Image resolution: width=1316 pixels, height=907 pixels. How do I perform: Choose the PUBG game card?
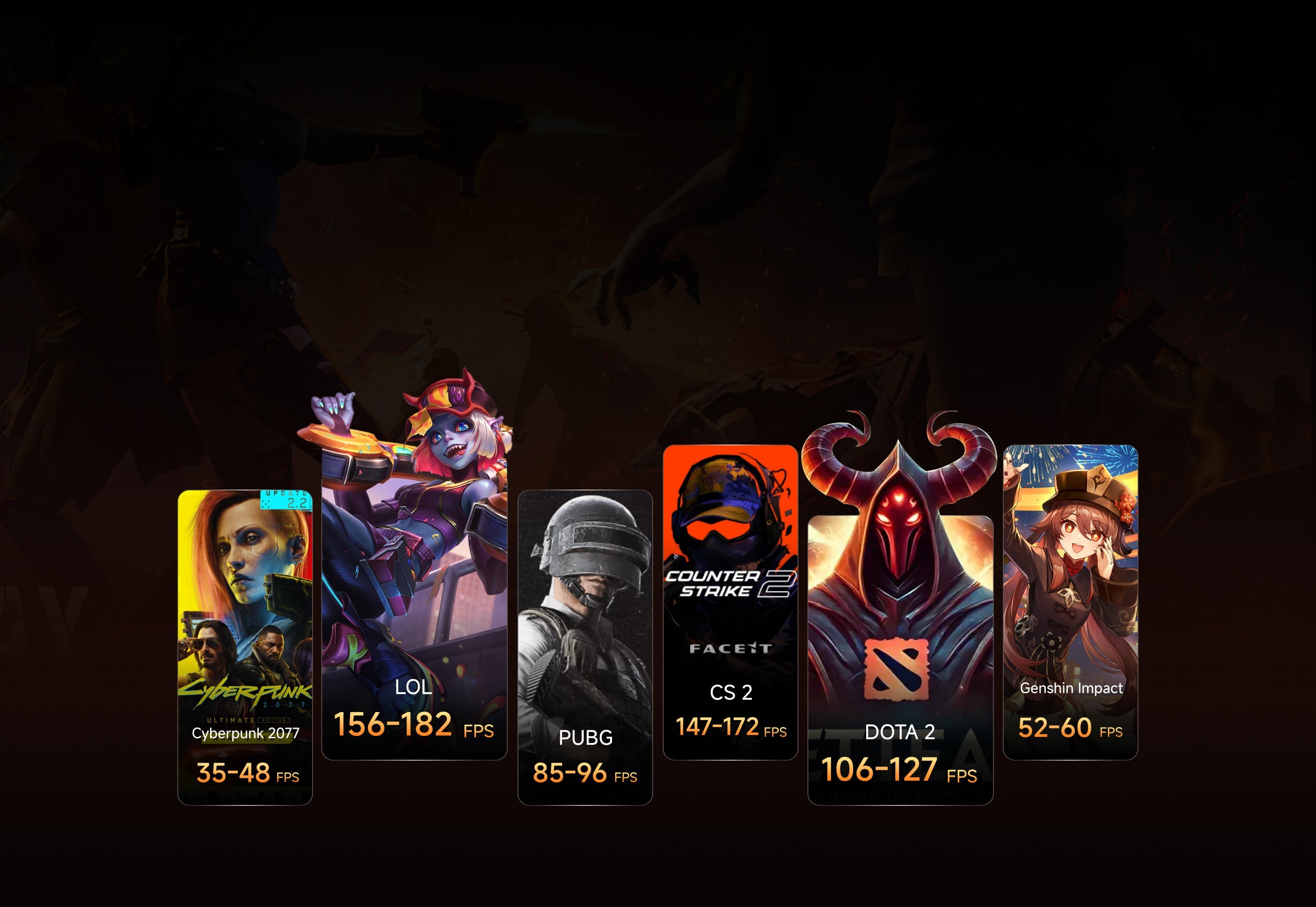click(x=585, y=647)
